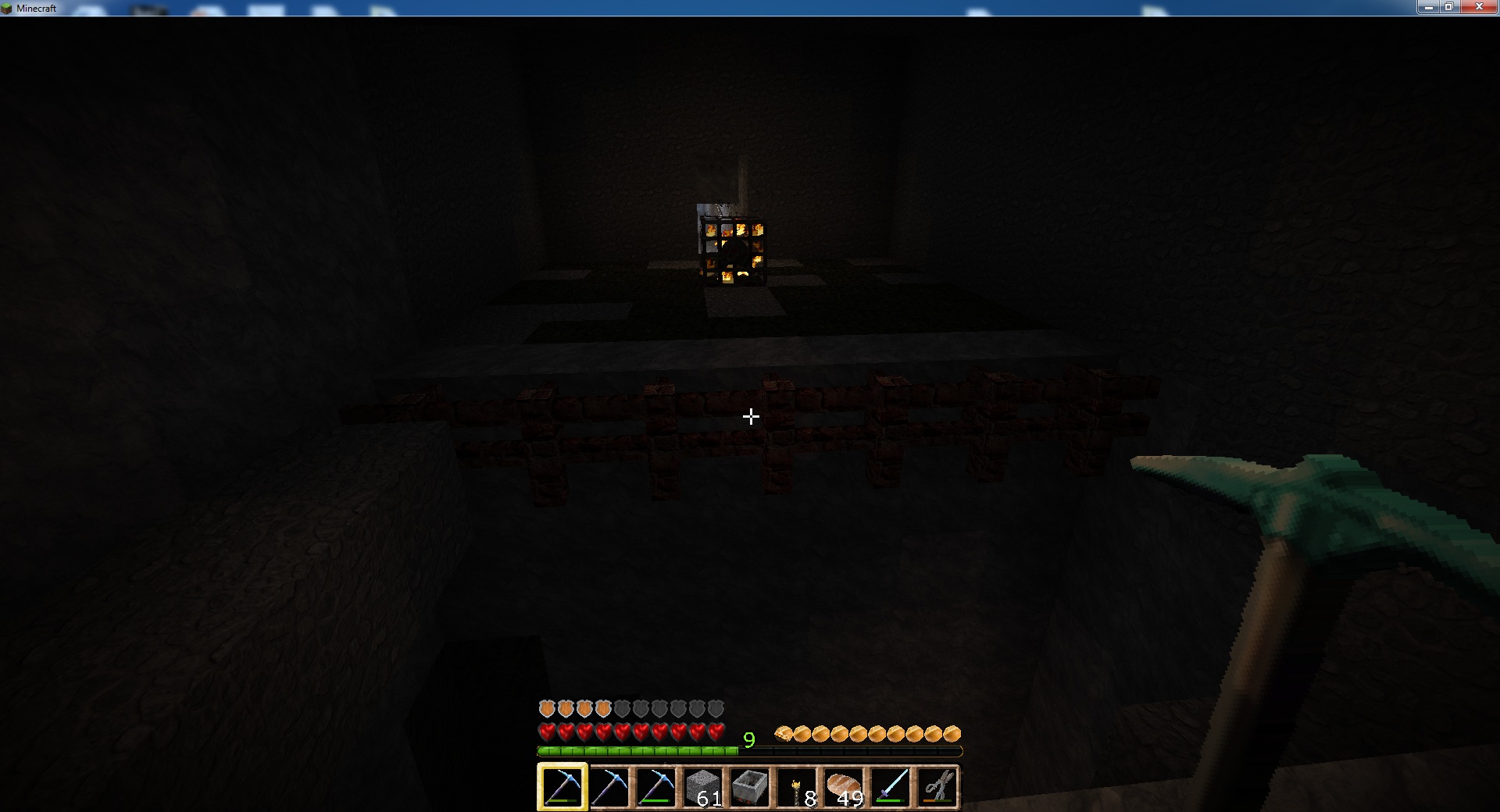Click the Minecraft grass block title bar icon
Screen dimensions: 1500x812
[x=8, y=8]
